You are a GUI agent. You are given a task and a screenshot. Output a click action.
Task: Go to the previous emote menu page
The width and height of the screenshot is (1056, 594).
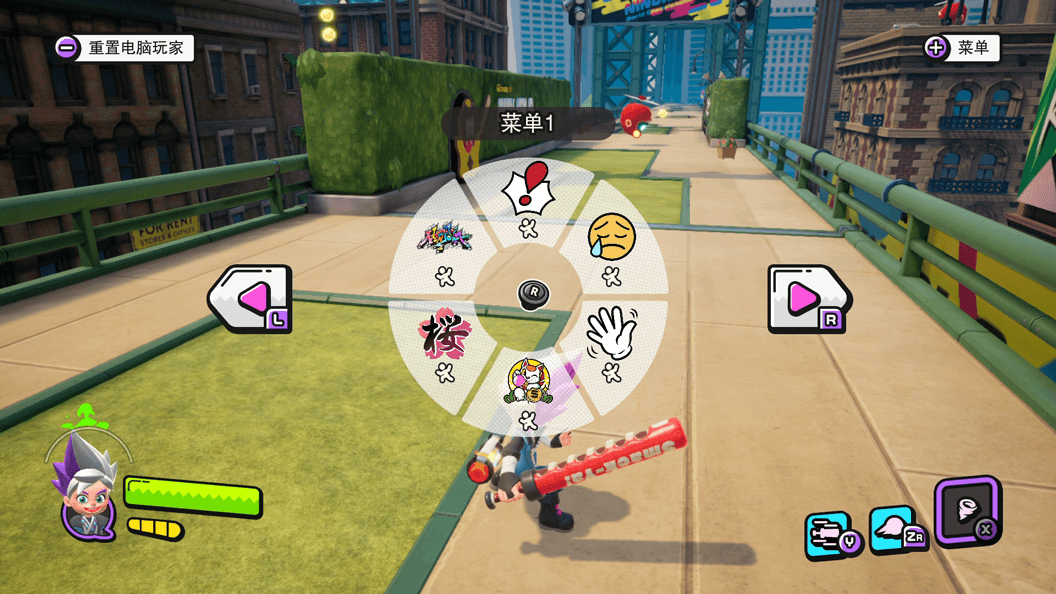pyautogui.click(x=250, y=298)
